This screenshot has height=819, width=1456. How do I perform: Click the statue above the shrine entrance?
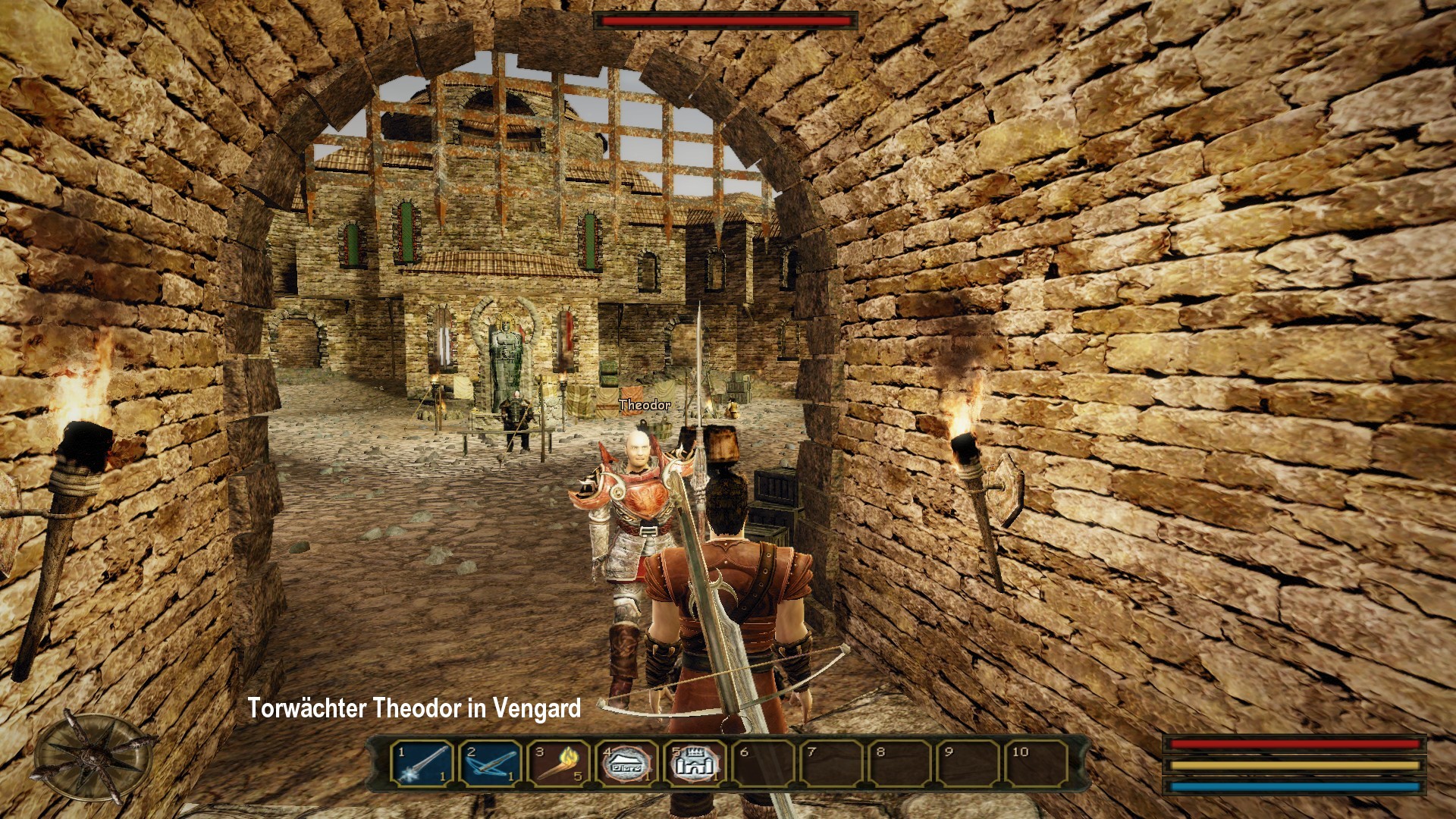tap(505, 337)
